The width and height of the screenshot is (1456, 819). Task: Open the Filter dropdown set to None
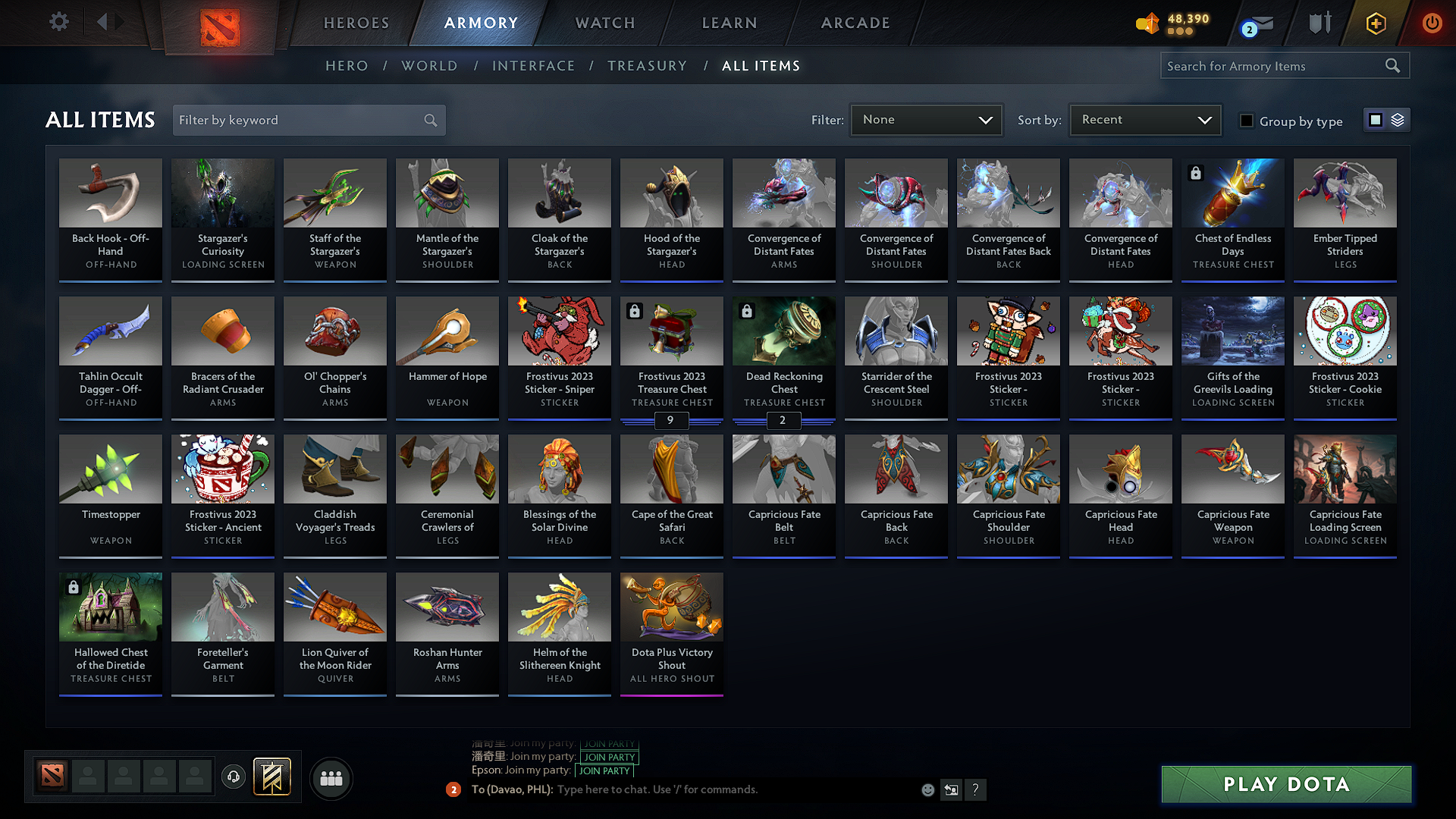point(926,119)
